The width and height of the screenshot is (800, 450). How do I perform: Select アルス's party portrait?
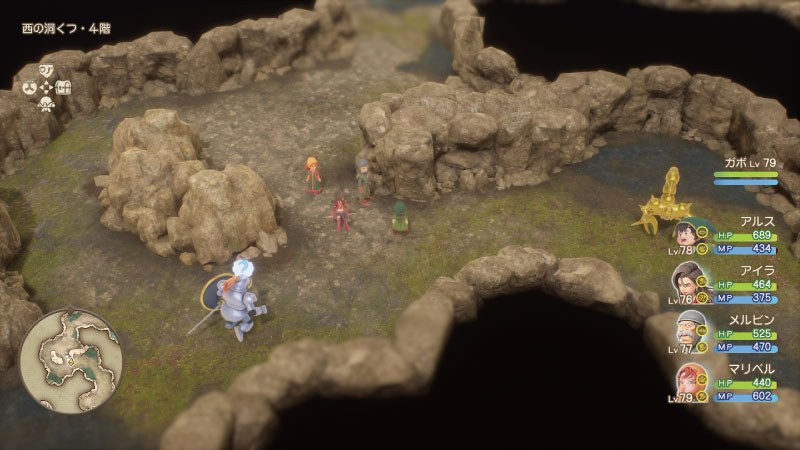[683, 237]
